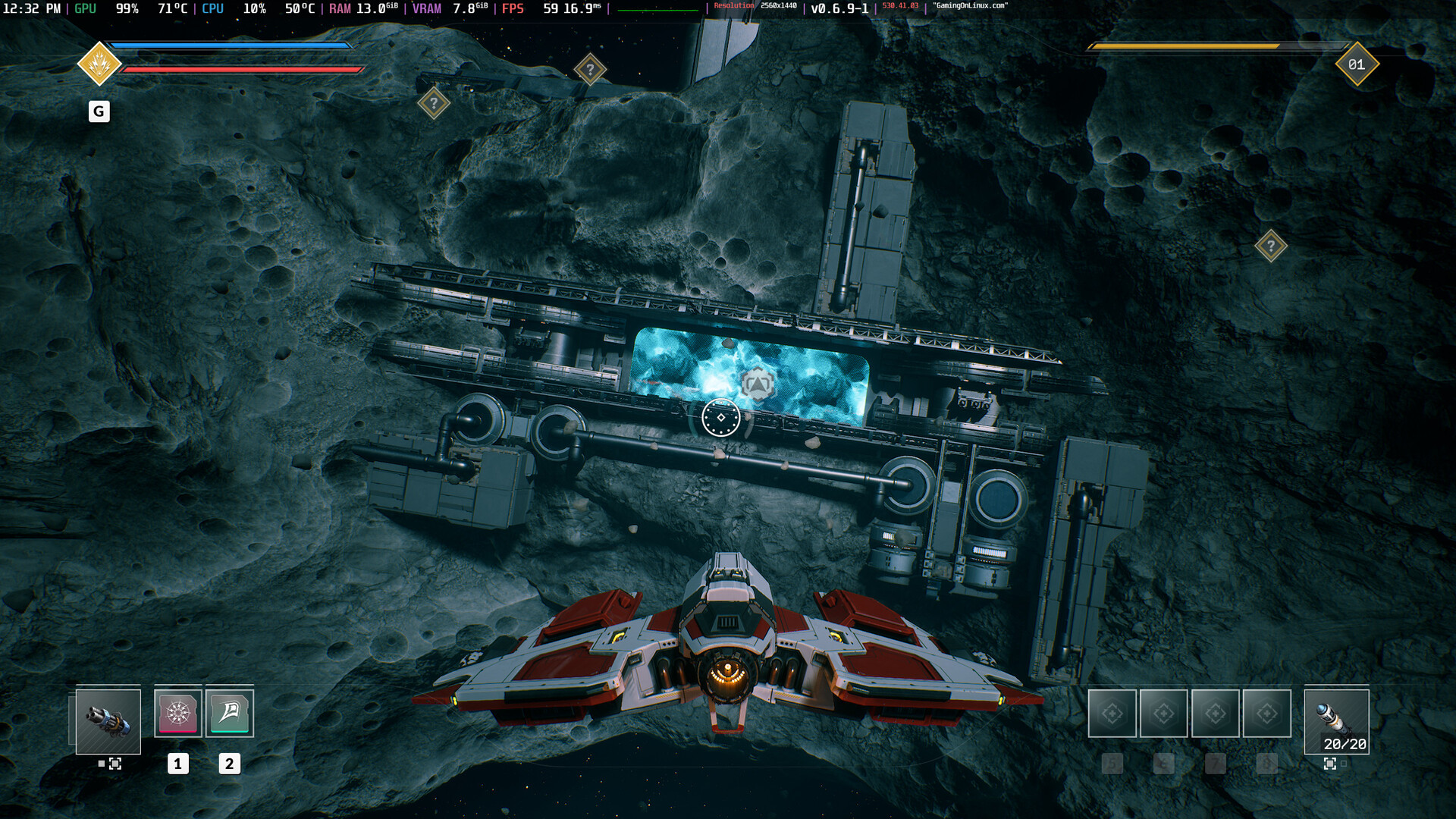Select the gatling primary weapon slot
The image size is (1456, 819).
(x=108, y=721)
